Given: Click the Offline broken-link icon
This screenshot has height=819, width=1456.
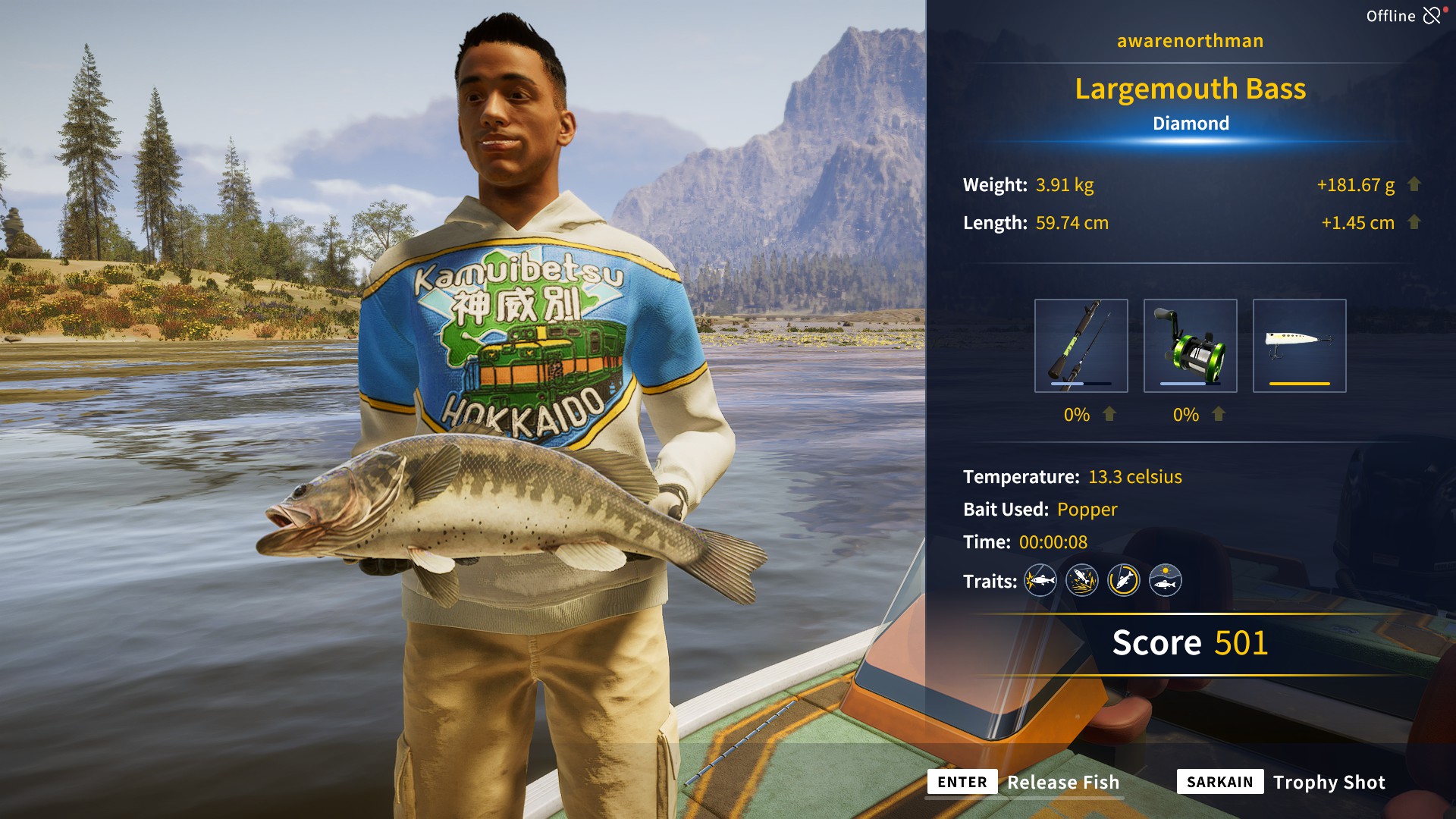Looking at the screenshot, I should click(x=1433, y=14).
